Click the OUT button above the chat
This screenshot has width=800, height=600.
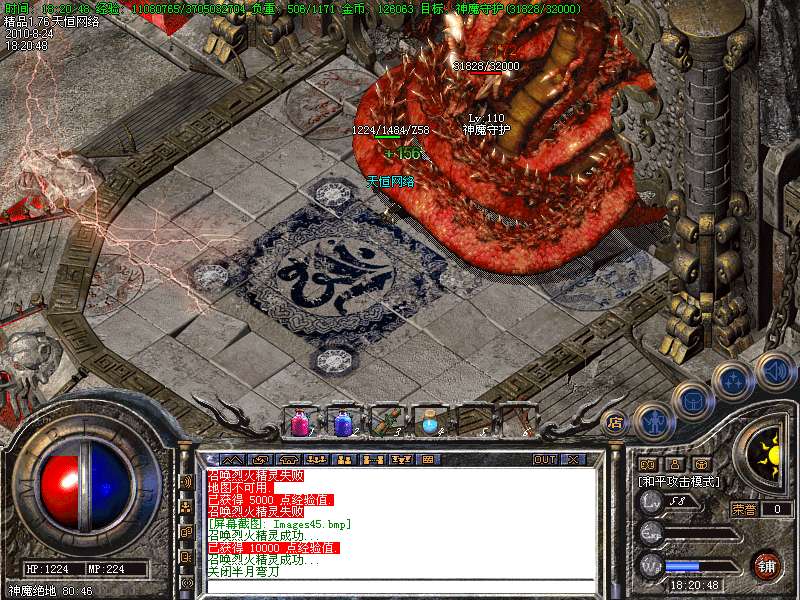point(545,459)
